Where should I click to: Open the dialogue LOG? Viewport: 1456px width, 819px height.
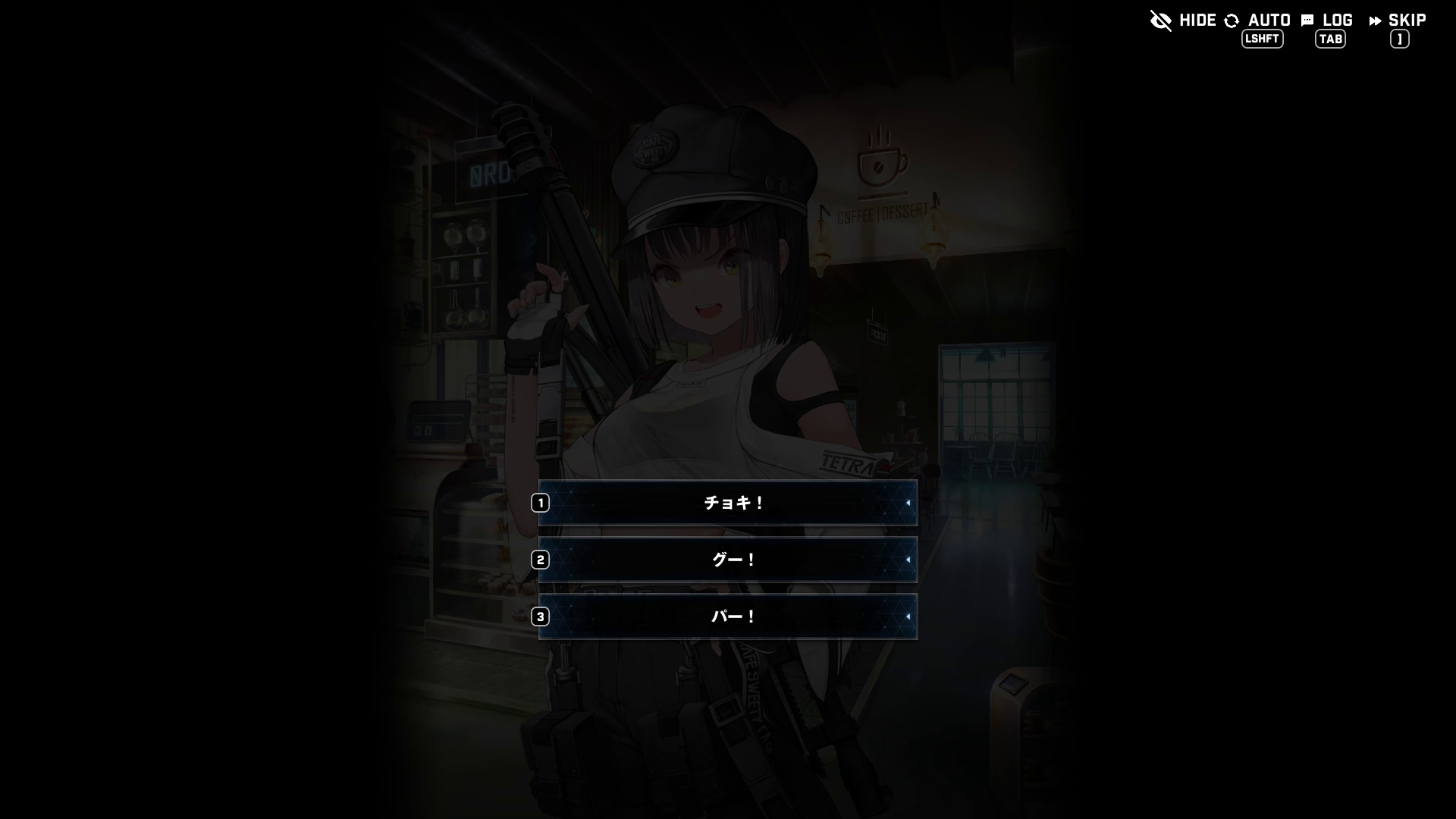coord(1328,20)
